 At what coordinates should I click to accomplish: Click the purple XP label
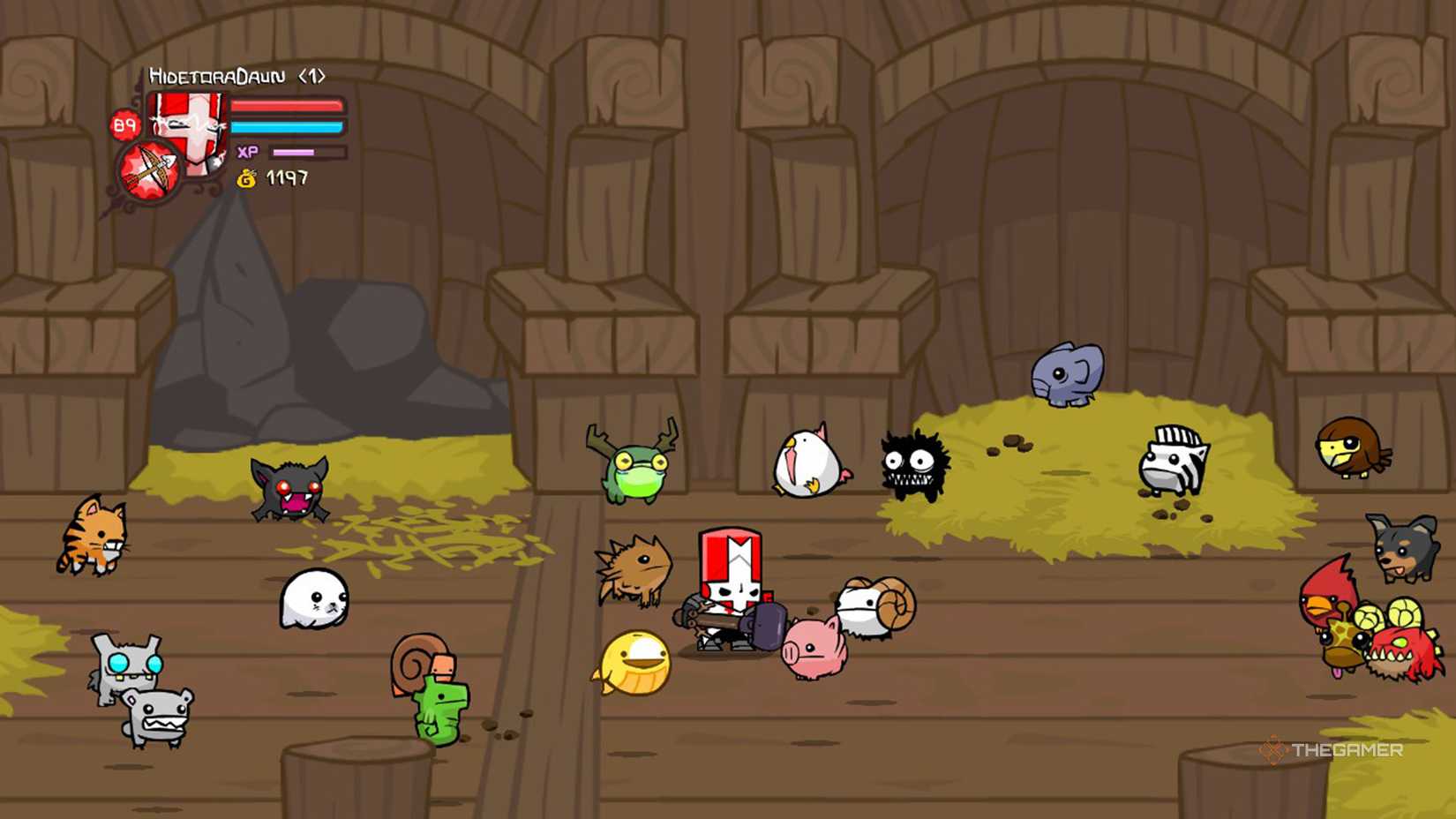click(248, 152)
